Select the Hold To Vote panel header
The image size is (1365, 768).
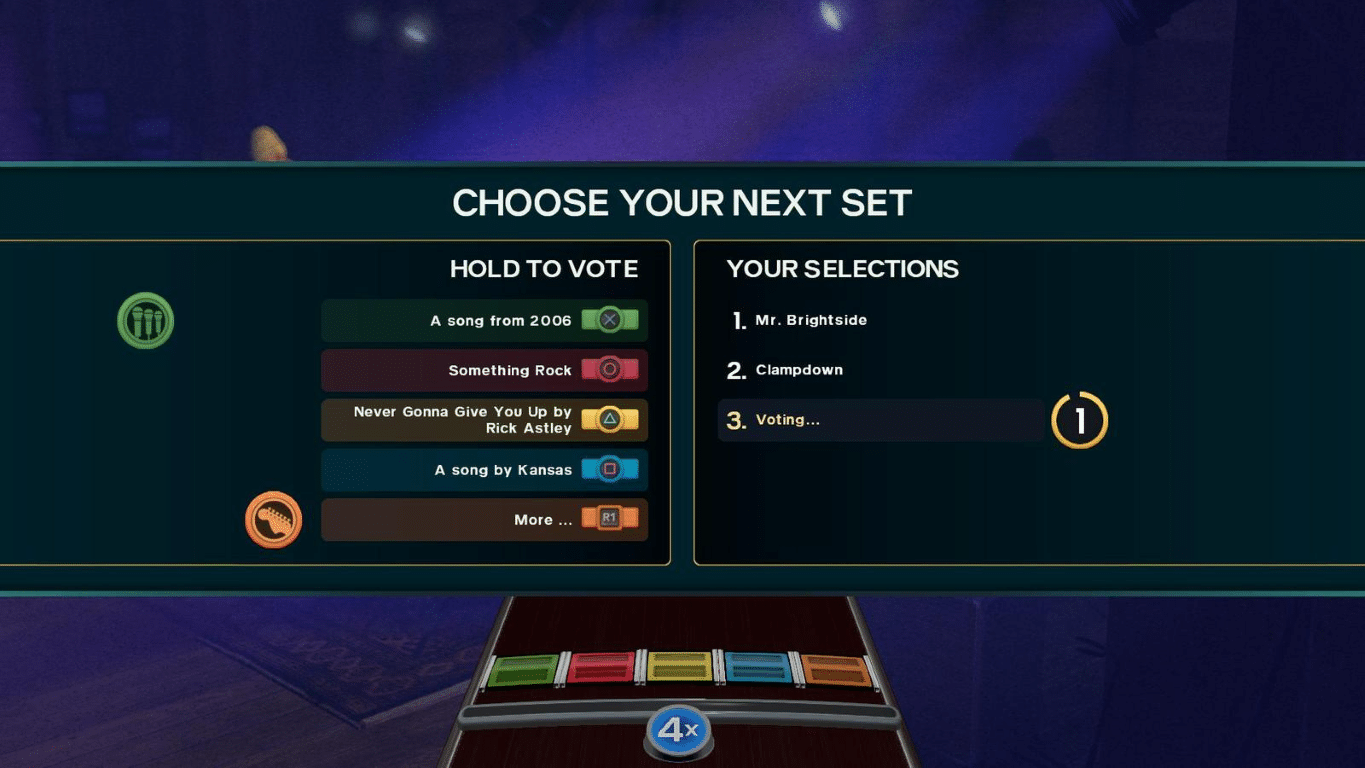click(x=544, y=269)
